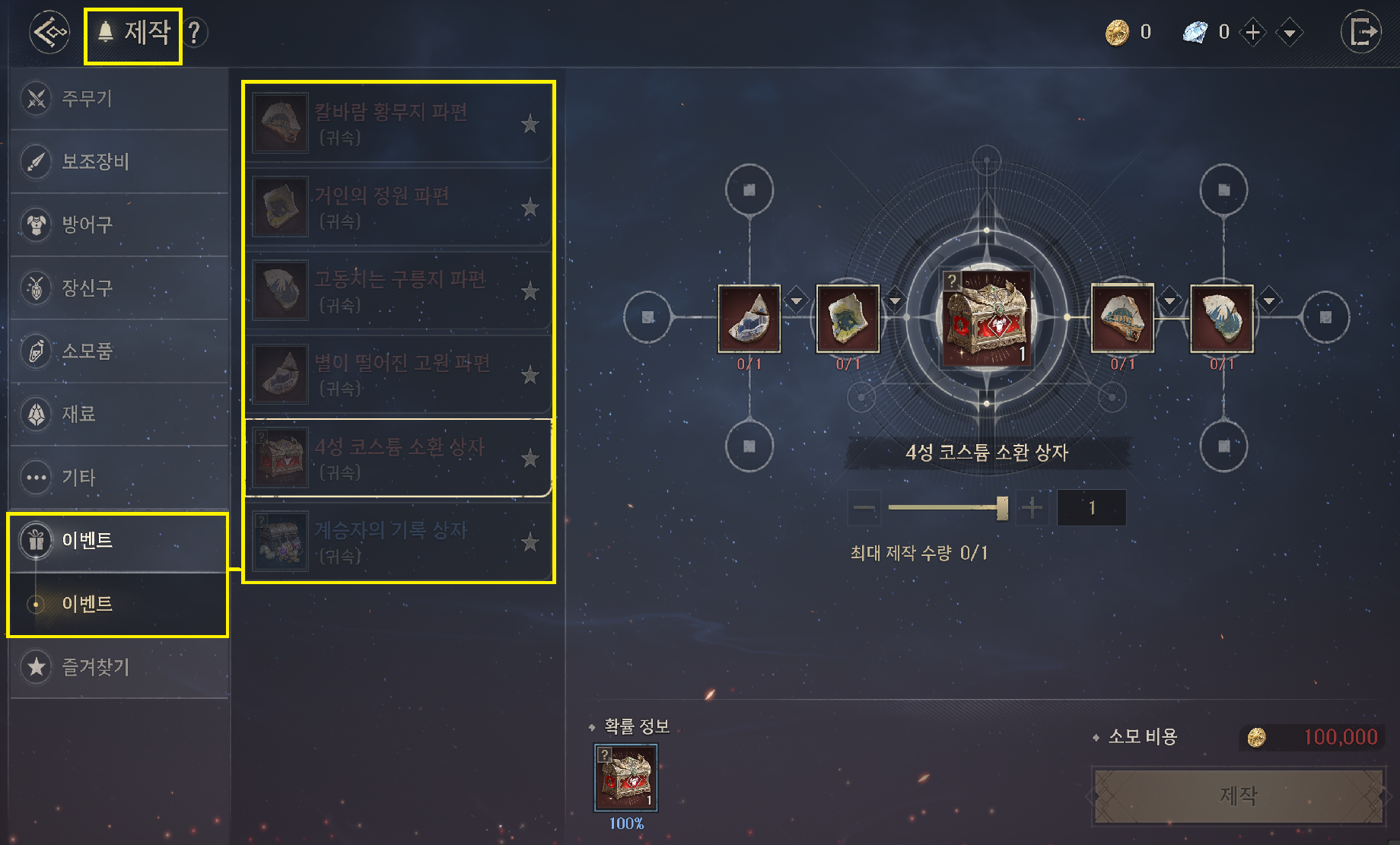
Task: Go back with the arrow button
Action: tap(49, 32)
